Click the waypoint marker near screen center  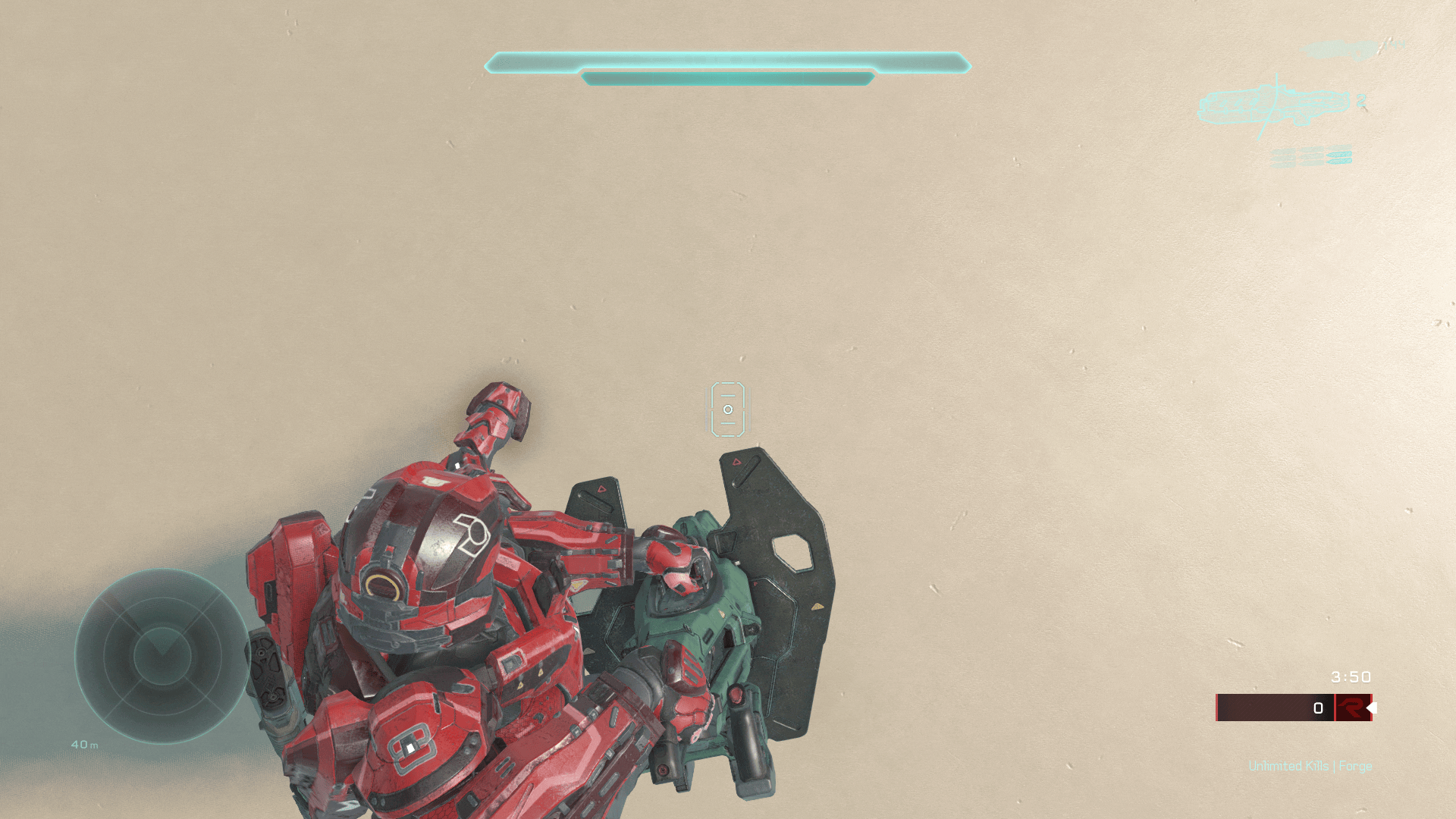click(728, 409)
